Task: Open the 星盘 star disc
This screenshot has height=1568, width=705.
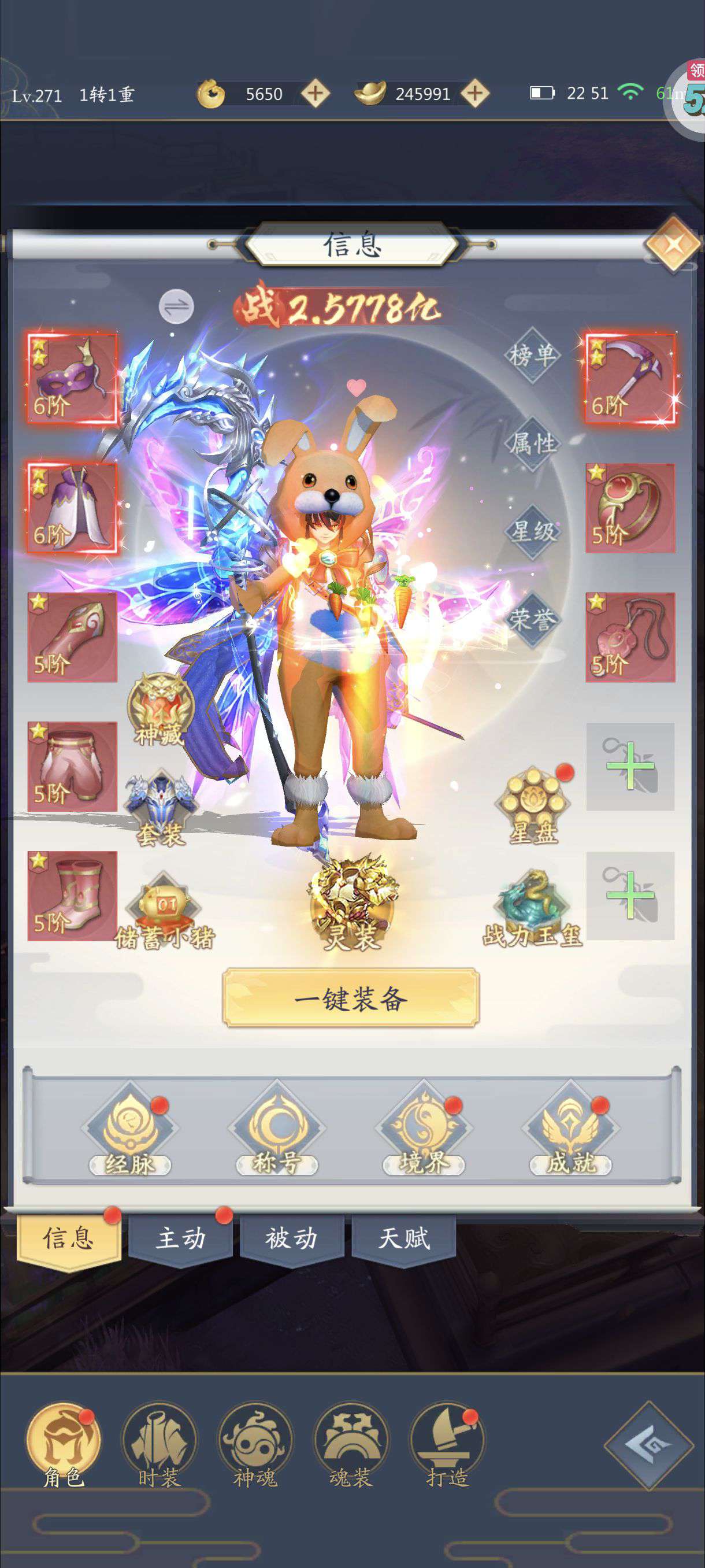Action: pos(533,805)
